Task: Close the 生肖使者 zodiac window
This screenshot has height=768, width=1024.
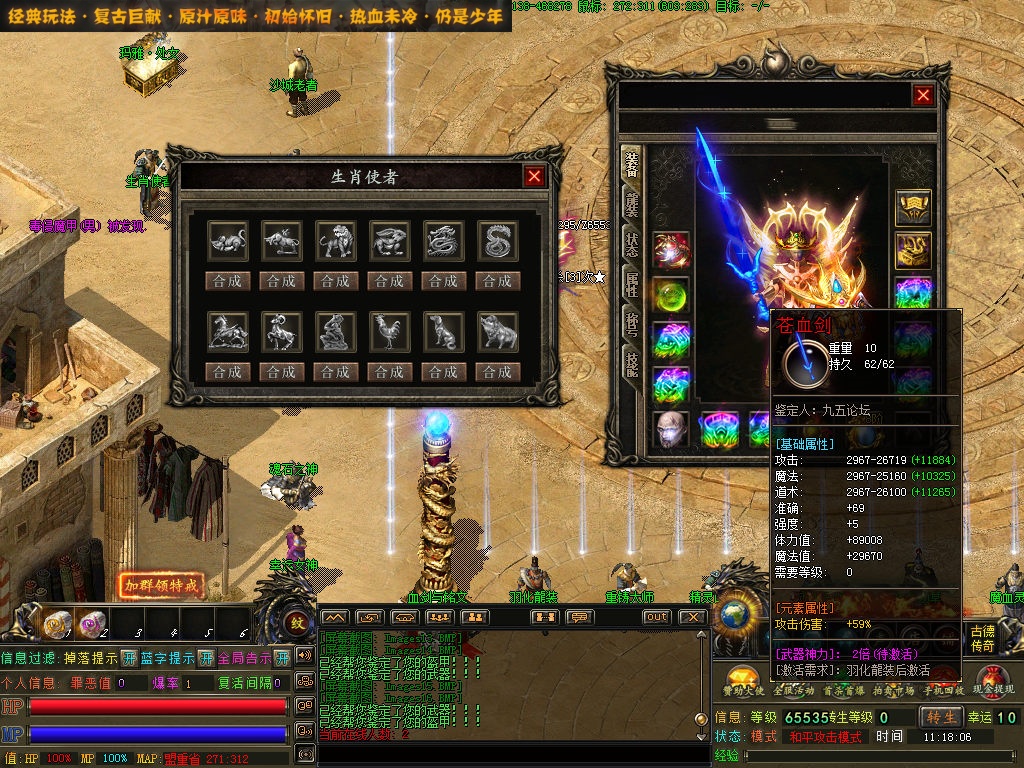Action: click(535, 177)
